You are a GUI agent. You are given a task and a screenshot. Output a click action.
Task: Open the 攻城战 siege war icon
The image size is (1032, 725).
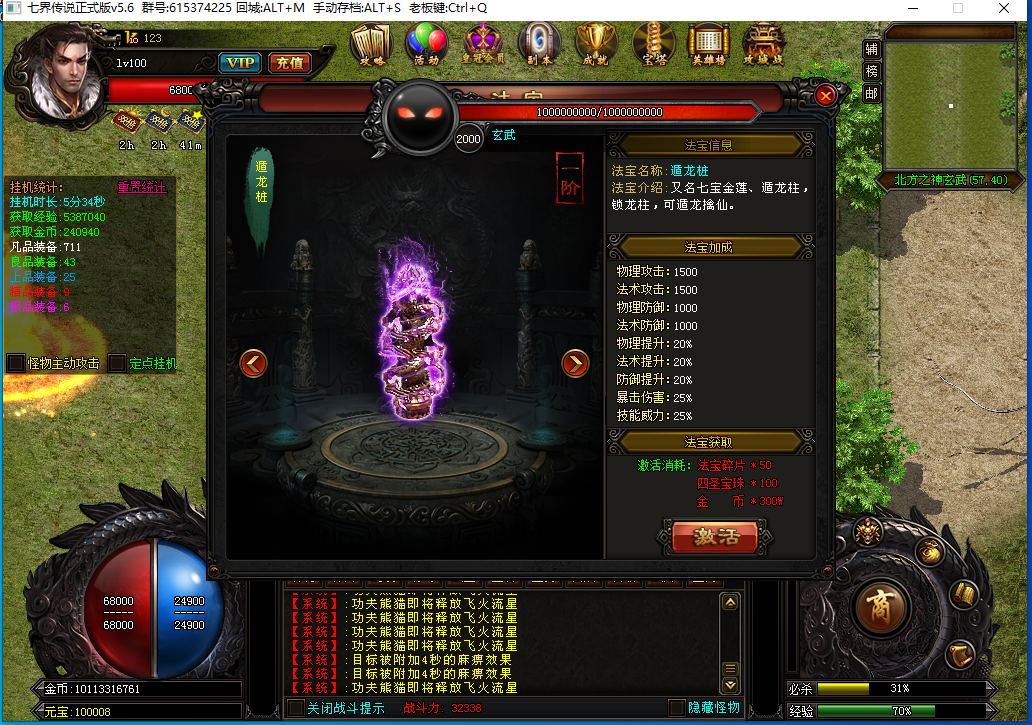763,43
